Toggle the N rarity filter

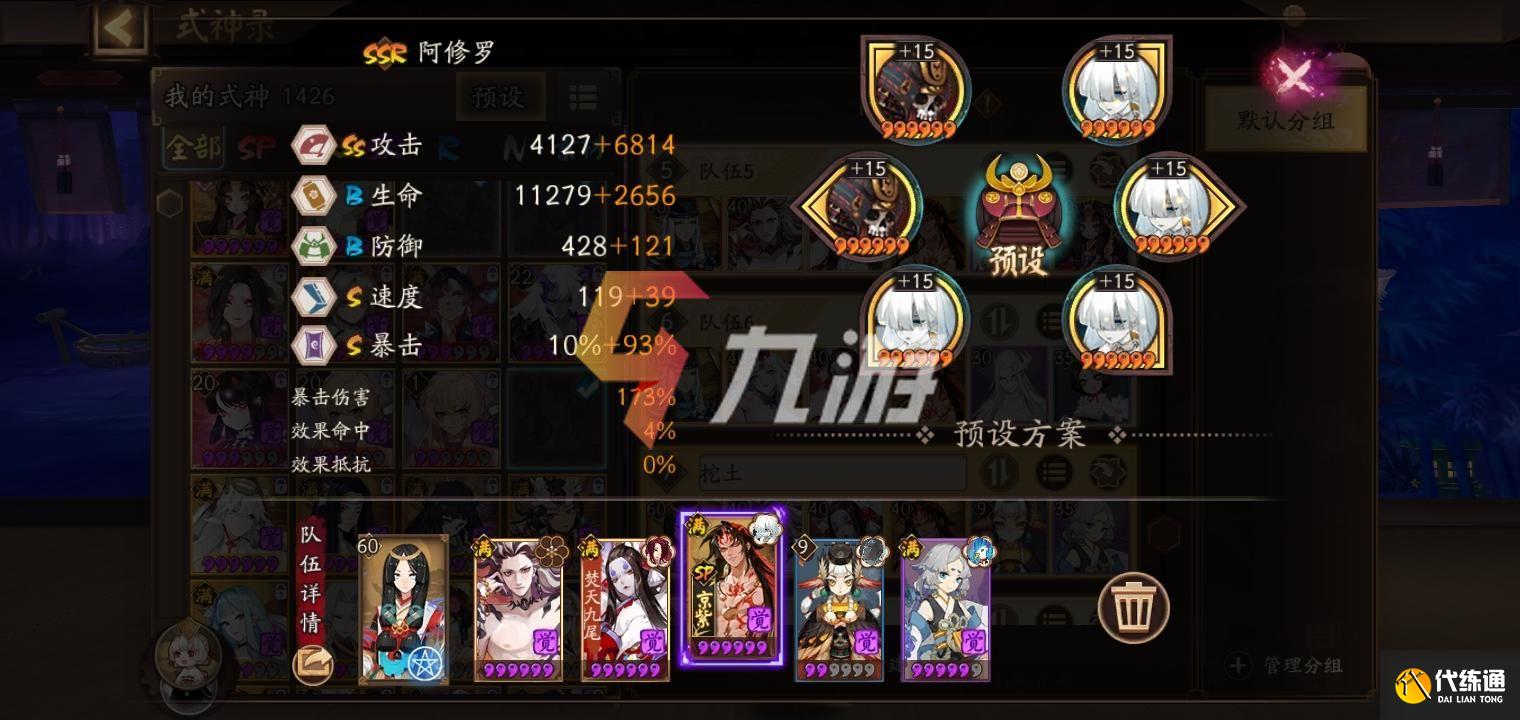[513, 146]
